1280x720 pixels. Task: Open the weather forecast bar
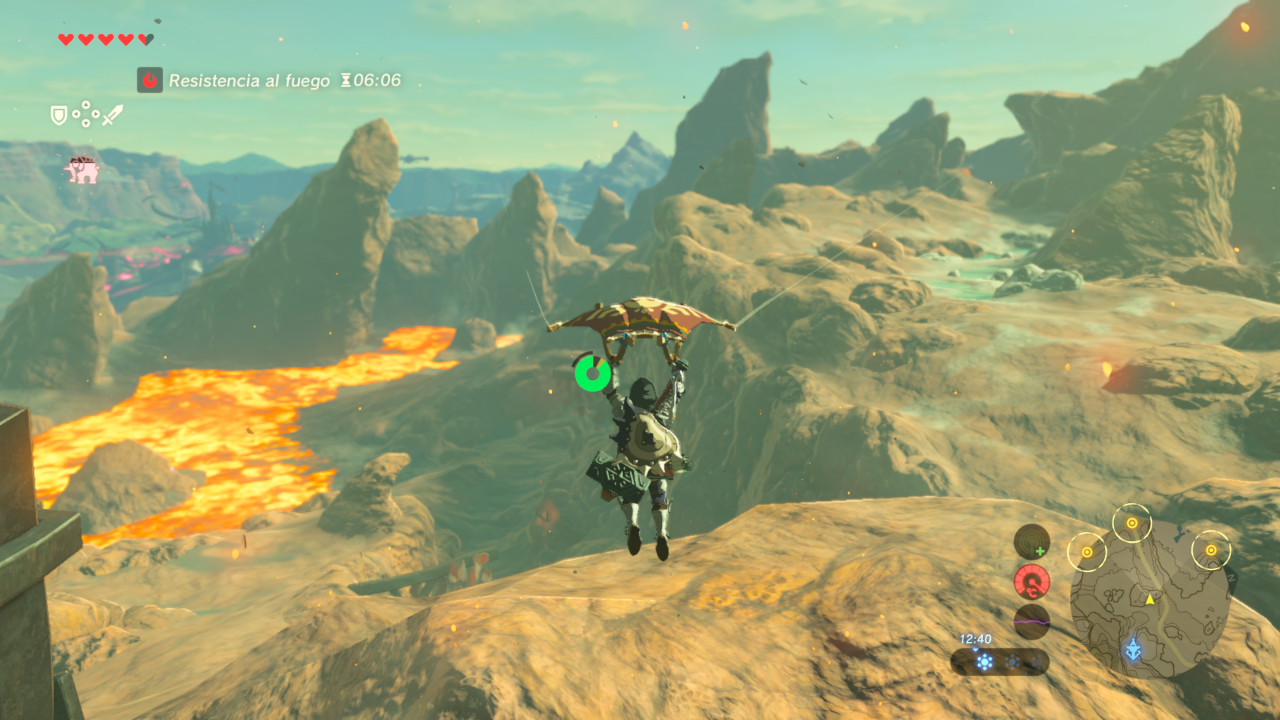click(1000, 662)
